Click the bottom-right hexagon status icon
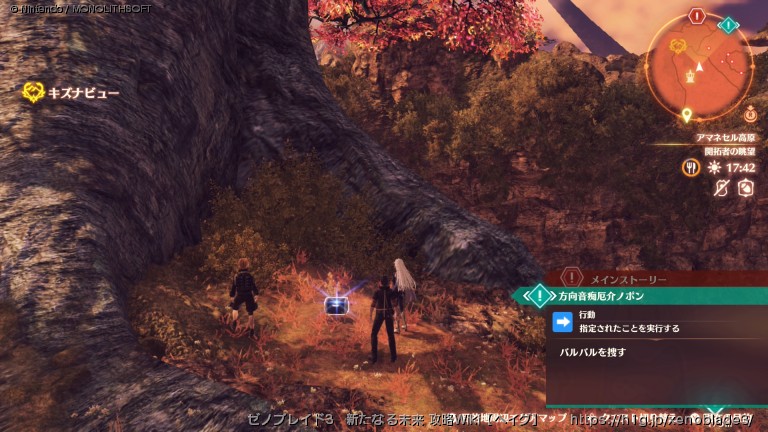The height and width of the screenshot is (432, 768). tap(745, 187)
